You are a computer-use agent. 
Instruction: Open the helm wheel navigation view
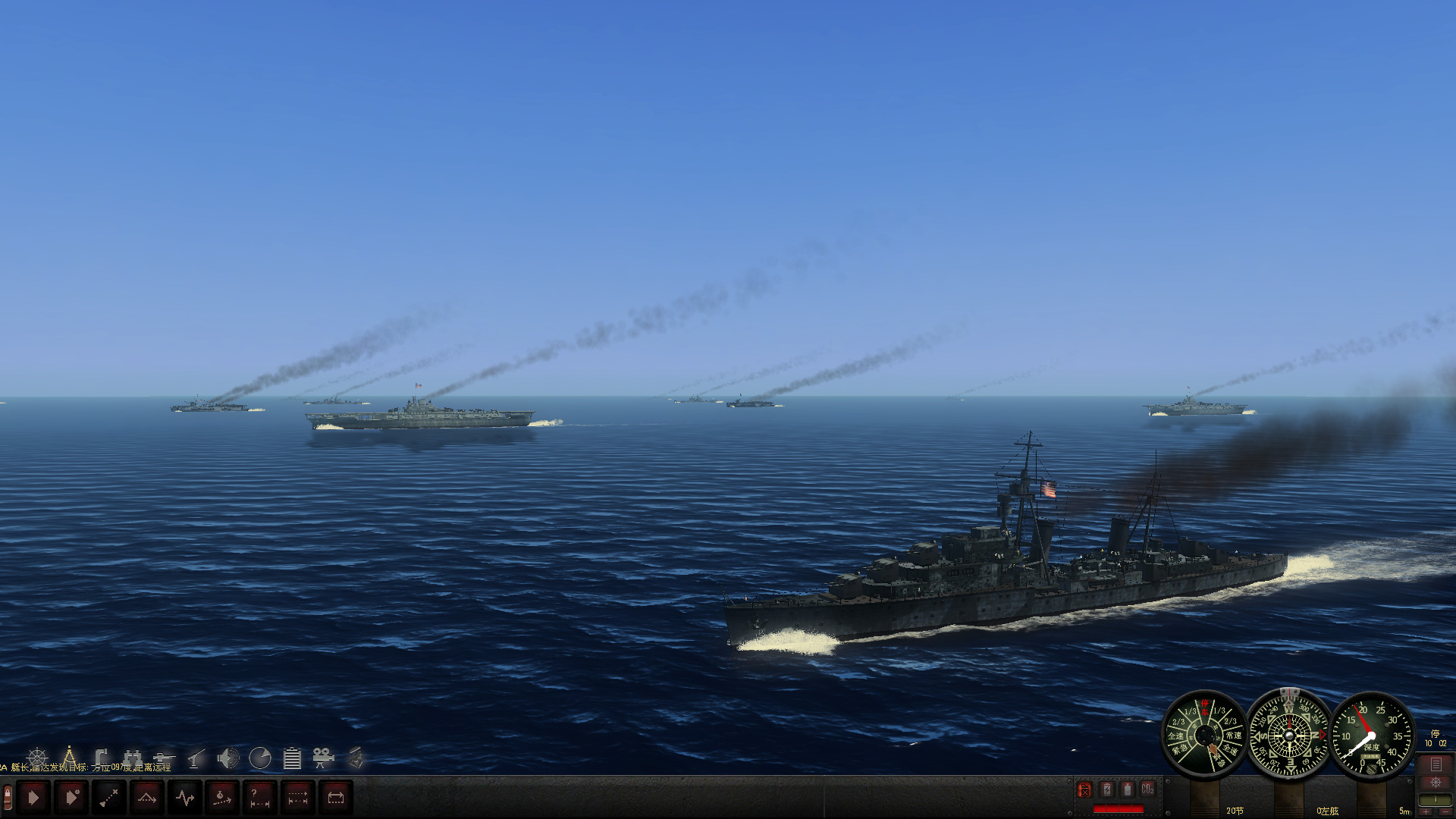(x=37, y=758)
